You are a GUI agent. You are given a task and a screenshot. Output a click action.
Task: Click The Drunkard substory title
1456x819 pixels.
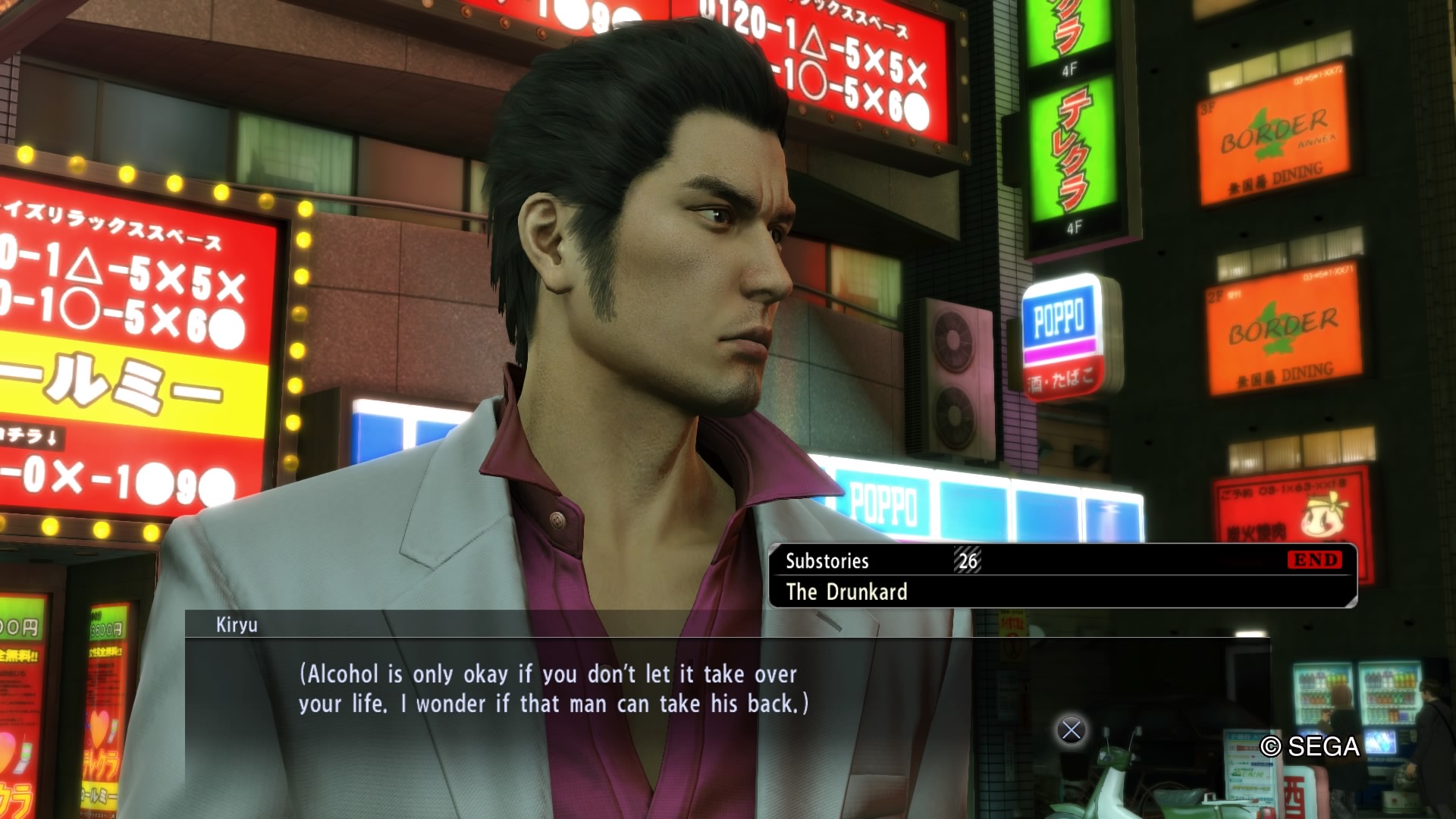848,592
